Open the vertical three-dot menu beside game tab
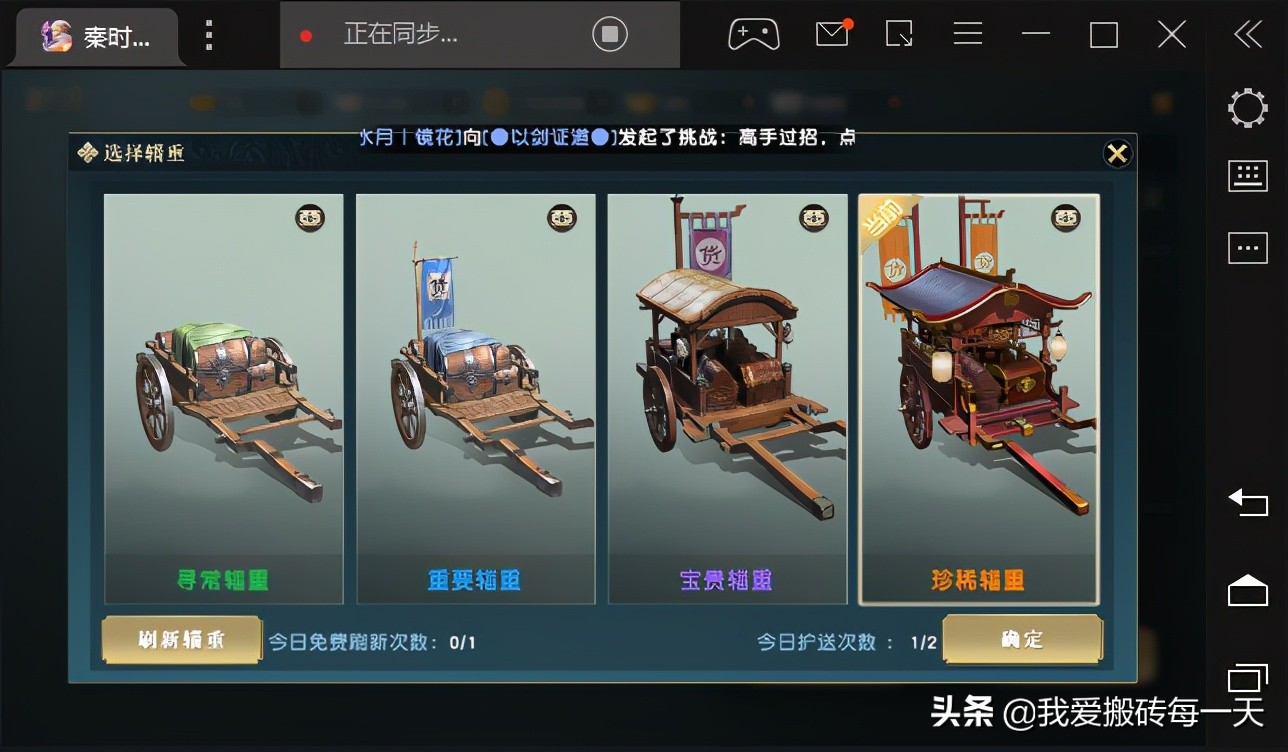The height and width of the screenshot is (752, 1288). (x=208, y=33)
